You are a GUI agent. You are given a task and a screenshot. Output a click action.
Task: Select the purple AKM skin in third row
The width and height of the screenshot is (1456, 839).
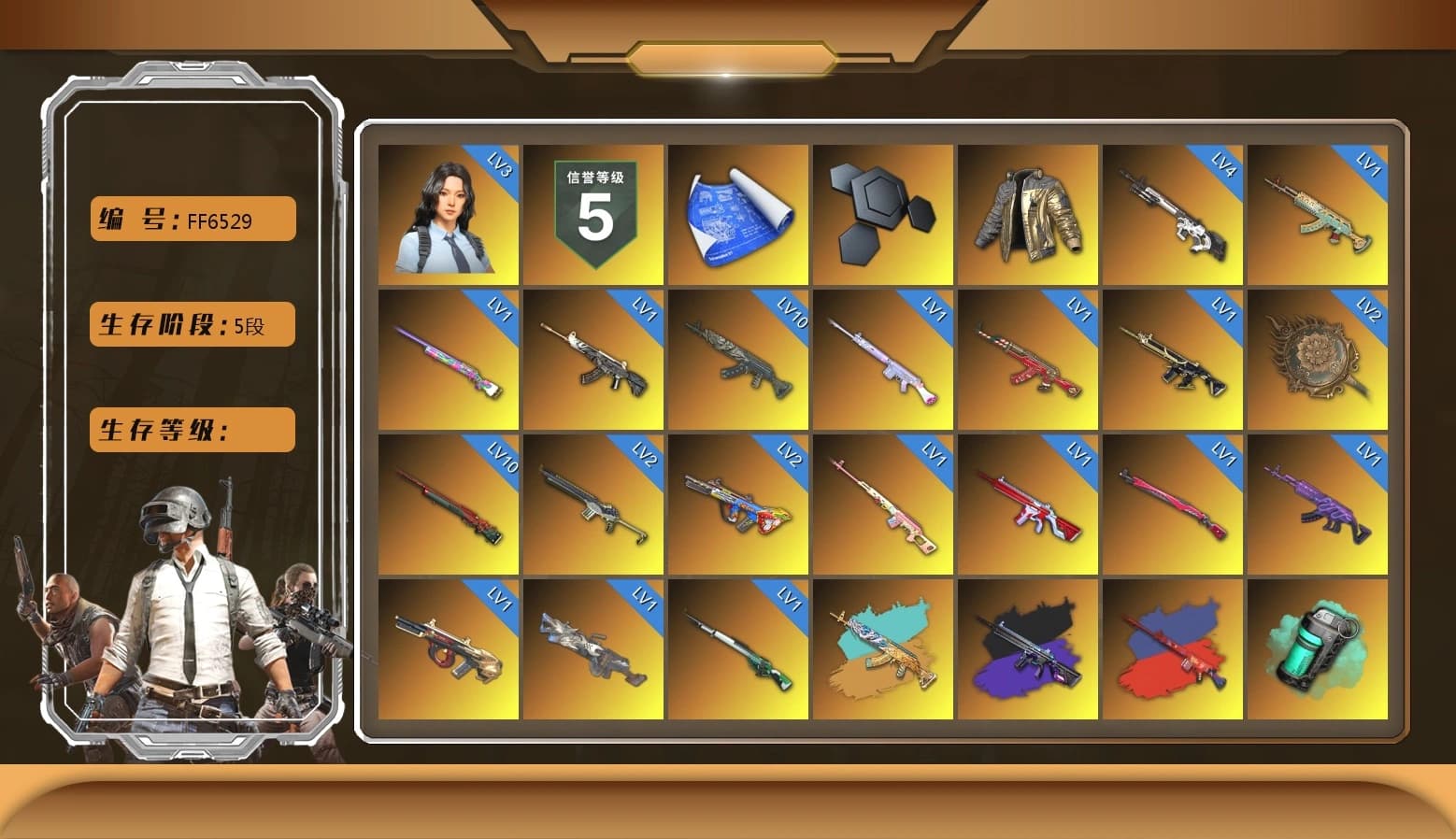coord(1318,505)
